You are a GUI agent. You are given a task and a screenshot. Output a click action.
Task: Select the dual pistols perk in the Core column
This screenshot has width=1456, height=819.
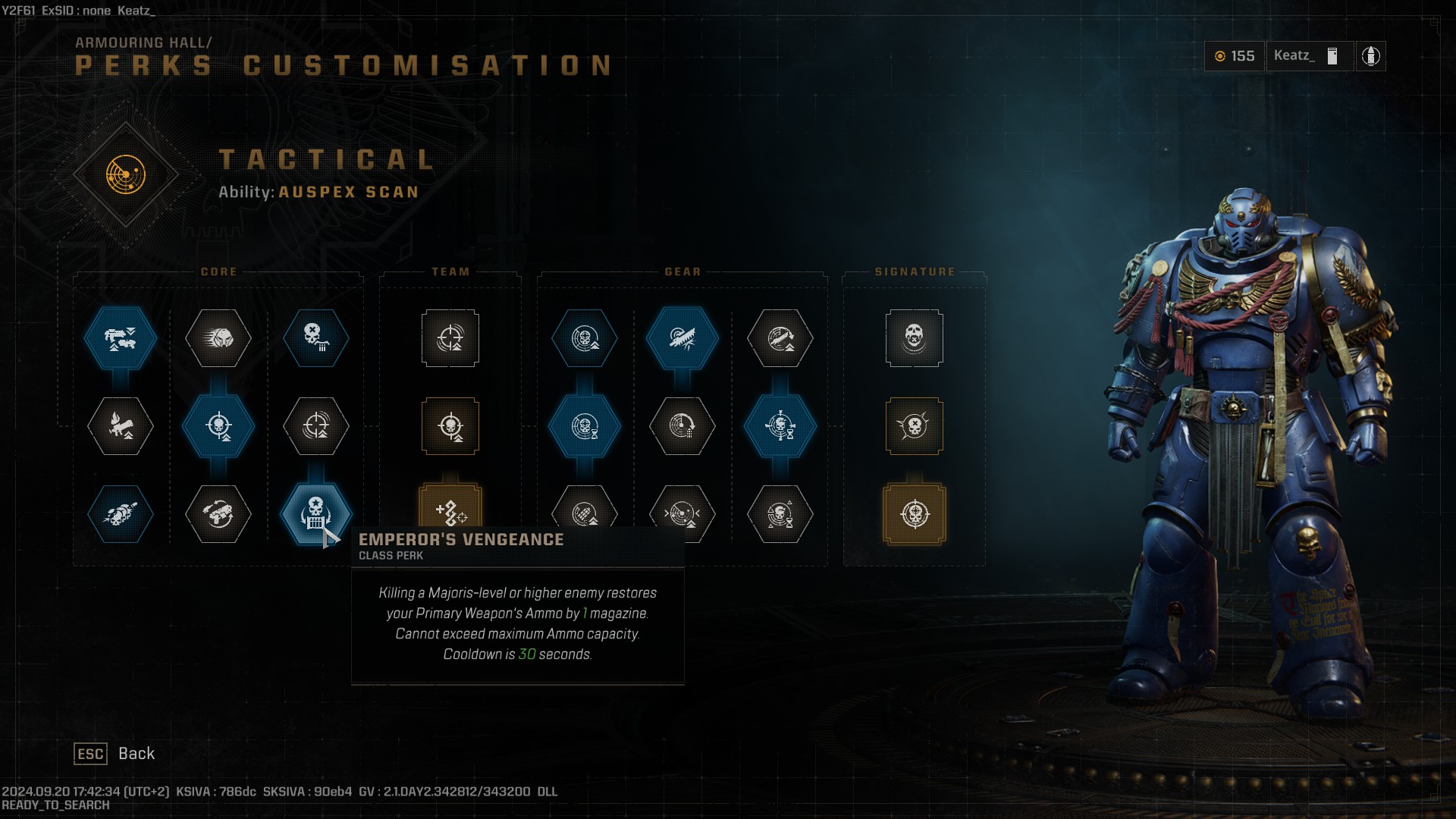point(218,514)
